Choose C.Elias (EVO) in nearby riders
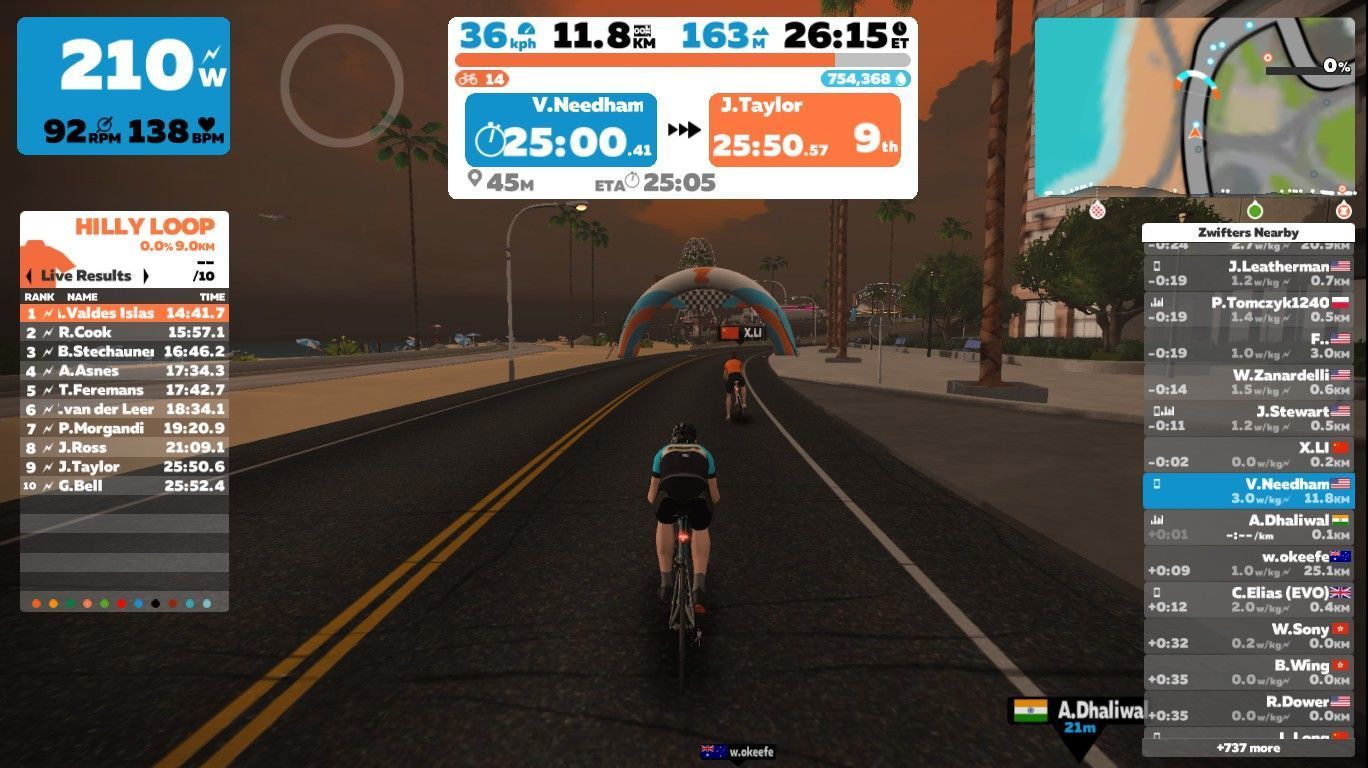1368x768 pixels. 1248,599
